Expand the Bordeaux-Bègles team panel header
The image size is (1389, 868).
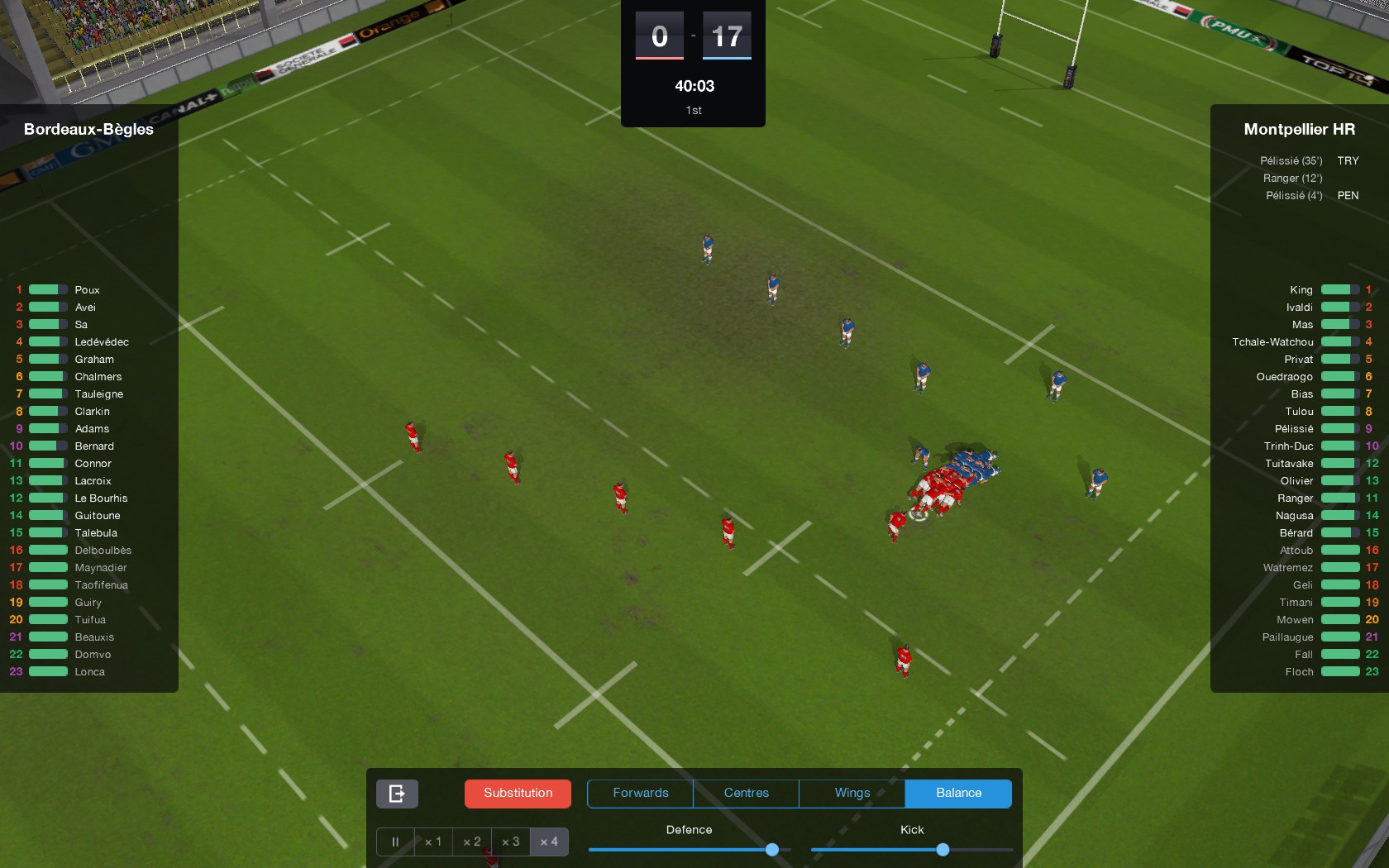point(88,129)
